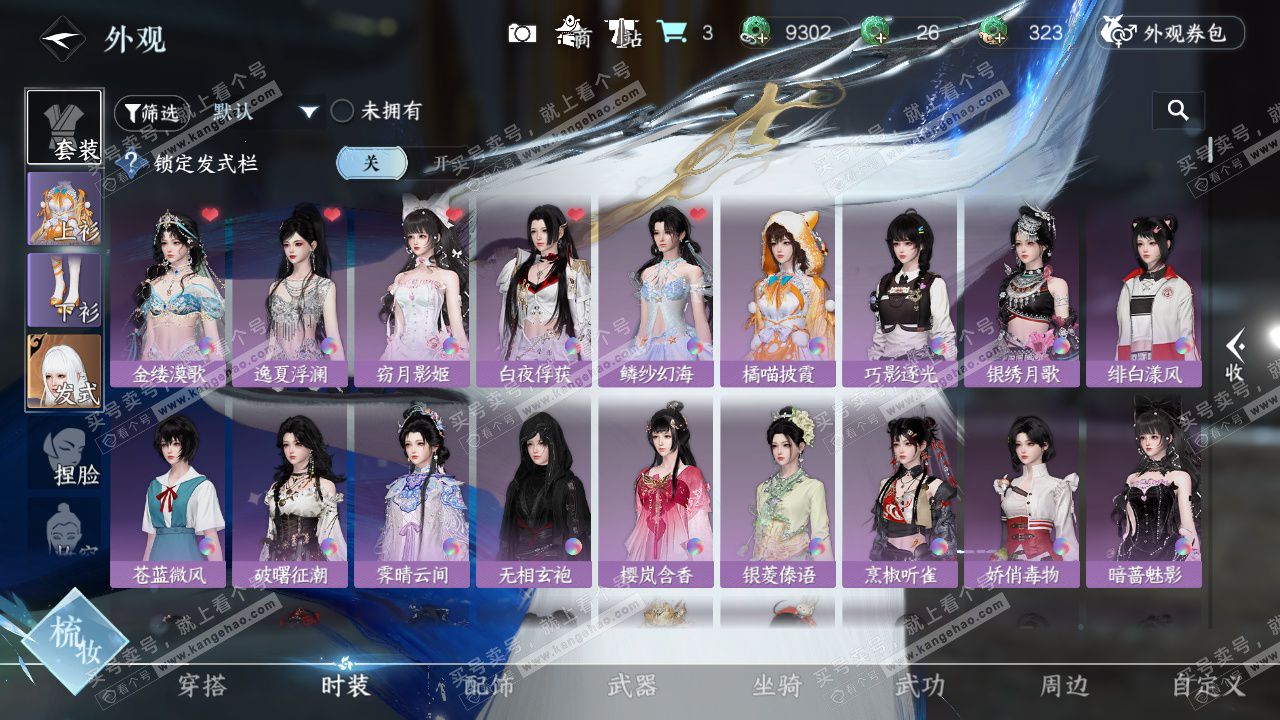Go back with the top-left arrow
1280x720 pixels.
(x=61, y=39)
